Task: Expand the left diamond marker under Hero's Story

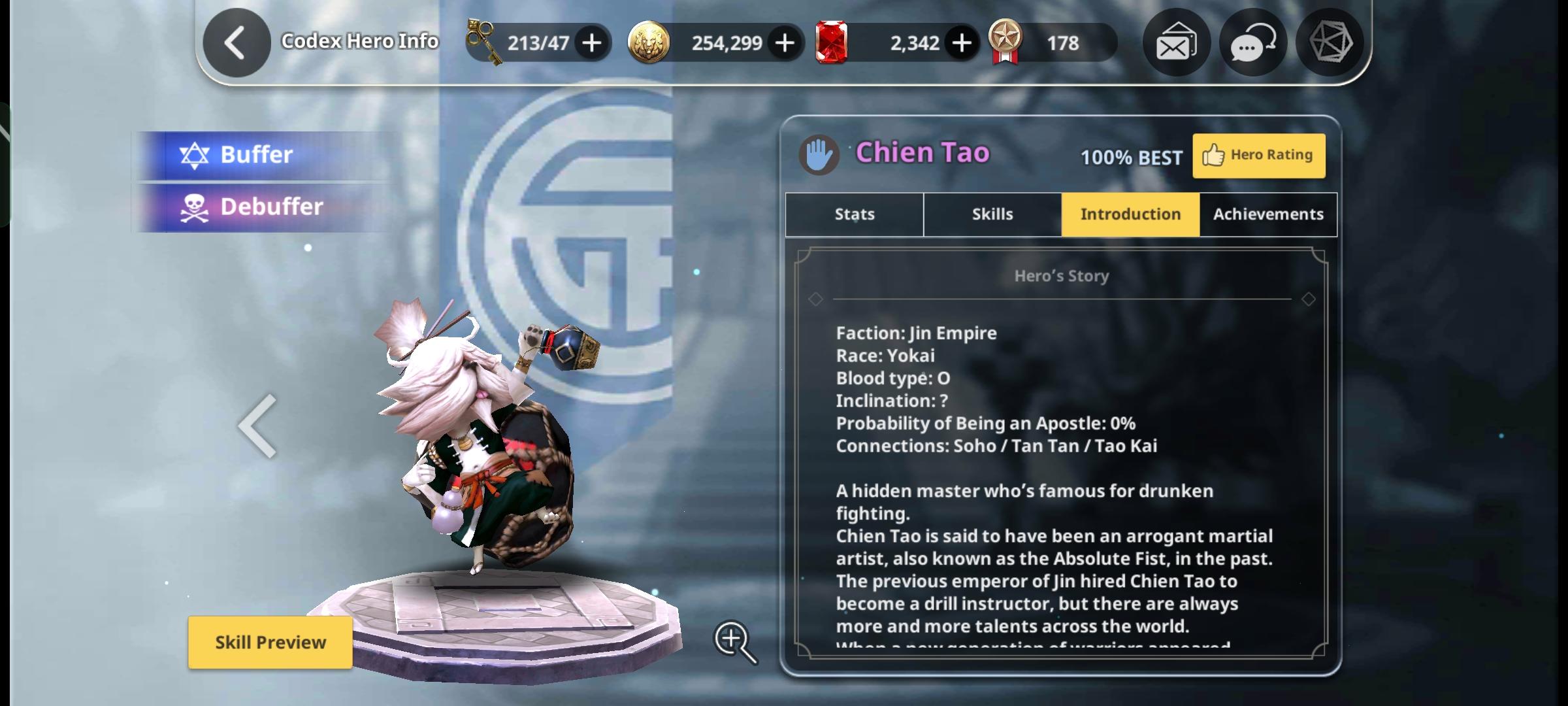Action: coord(816,299)
